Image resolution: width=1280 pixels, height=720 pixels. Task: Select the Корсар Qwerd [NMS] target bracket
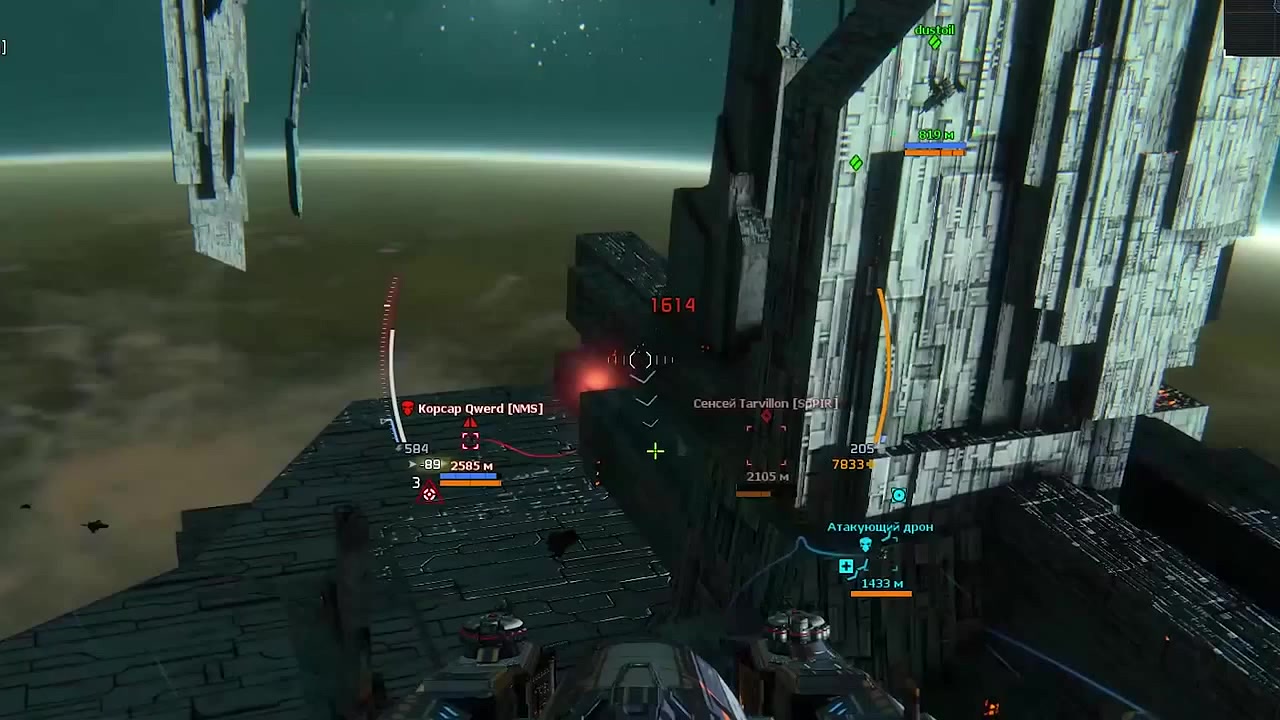470,441
